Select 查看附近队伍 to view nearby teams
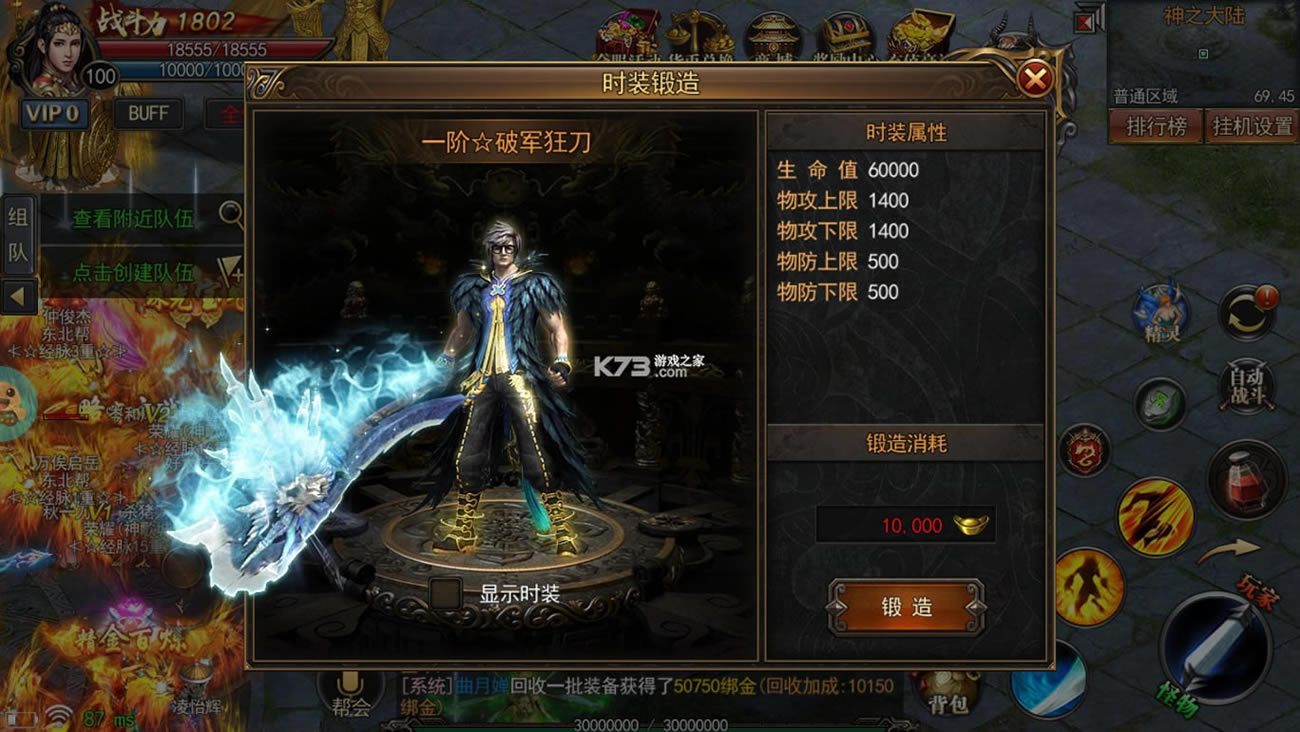Screen dimensions: 1300x732 pos(133,218)
